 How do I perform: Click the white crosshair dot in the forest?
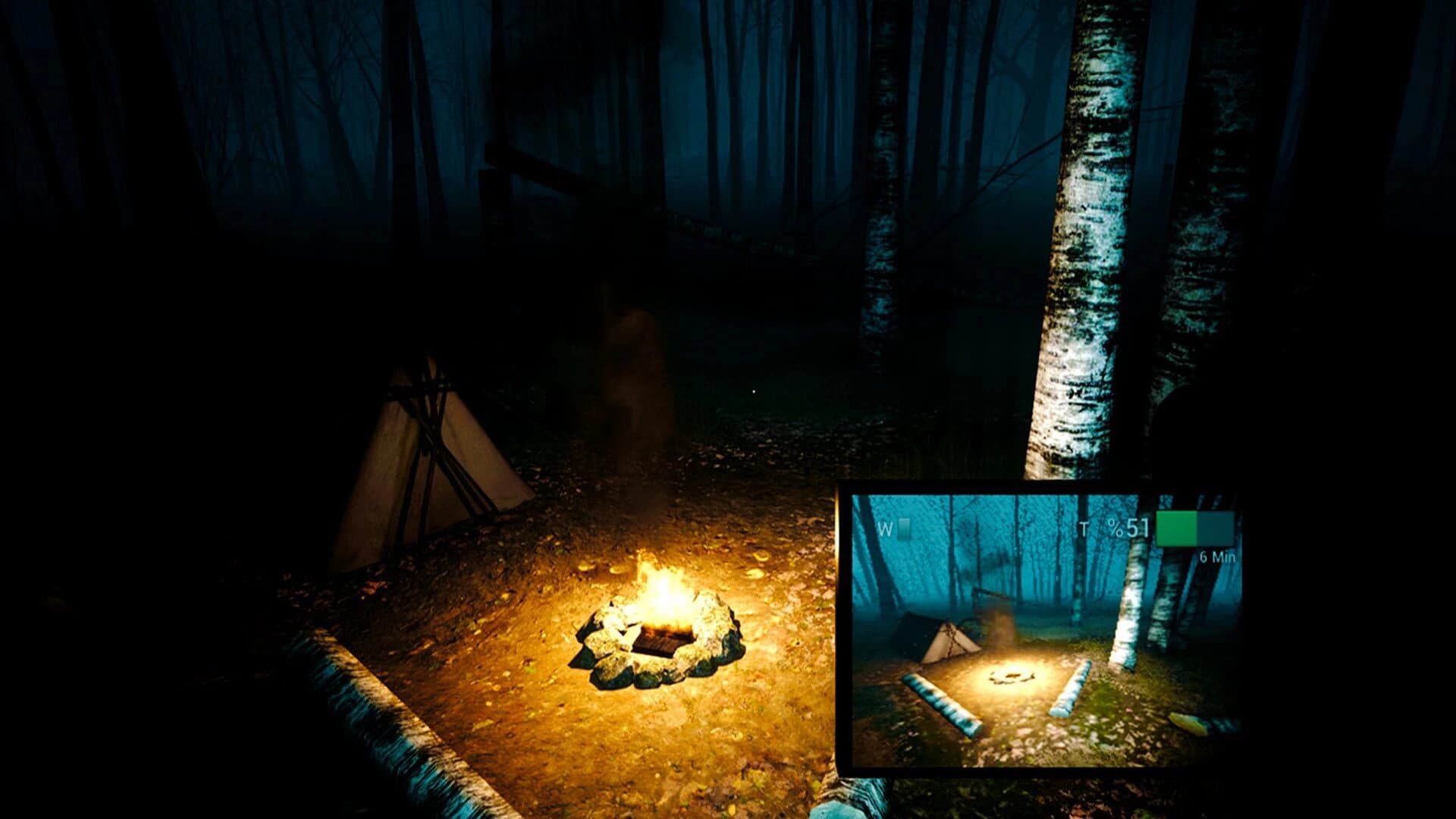click(x=754, y=390)
